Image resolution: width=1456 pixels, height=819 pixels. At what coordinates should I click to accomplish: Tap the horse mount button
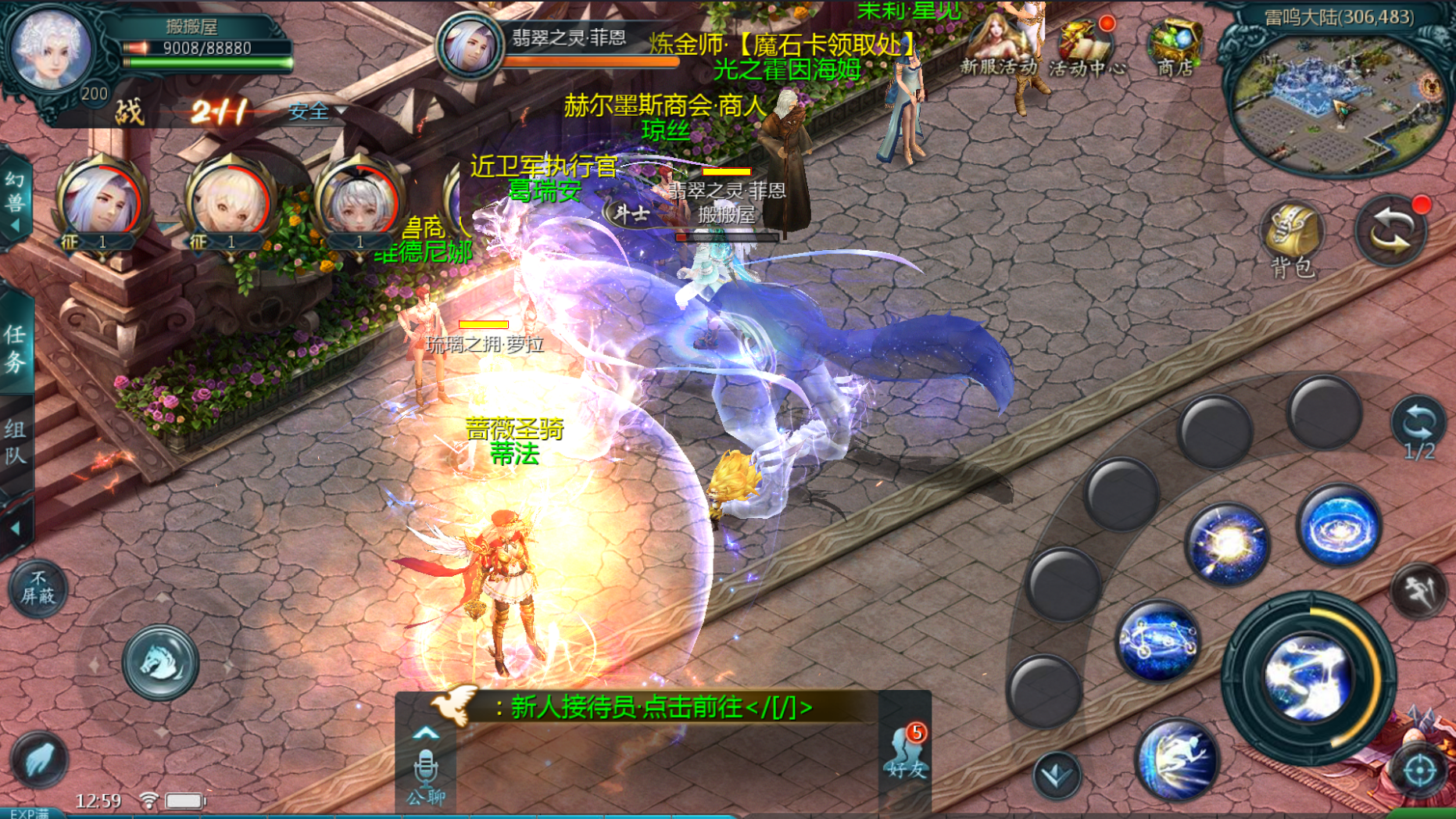[160, 662]
